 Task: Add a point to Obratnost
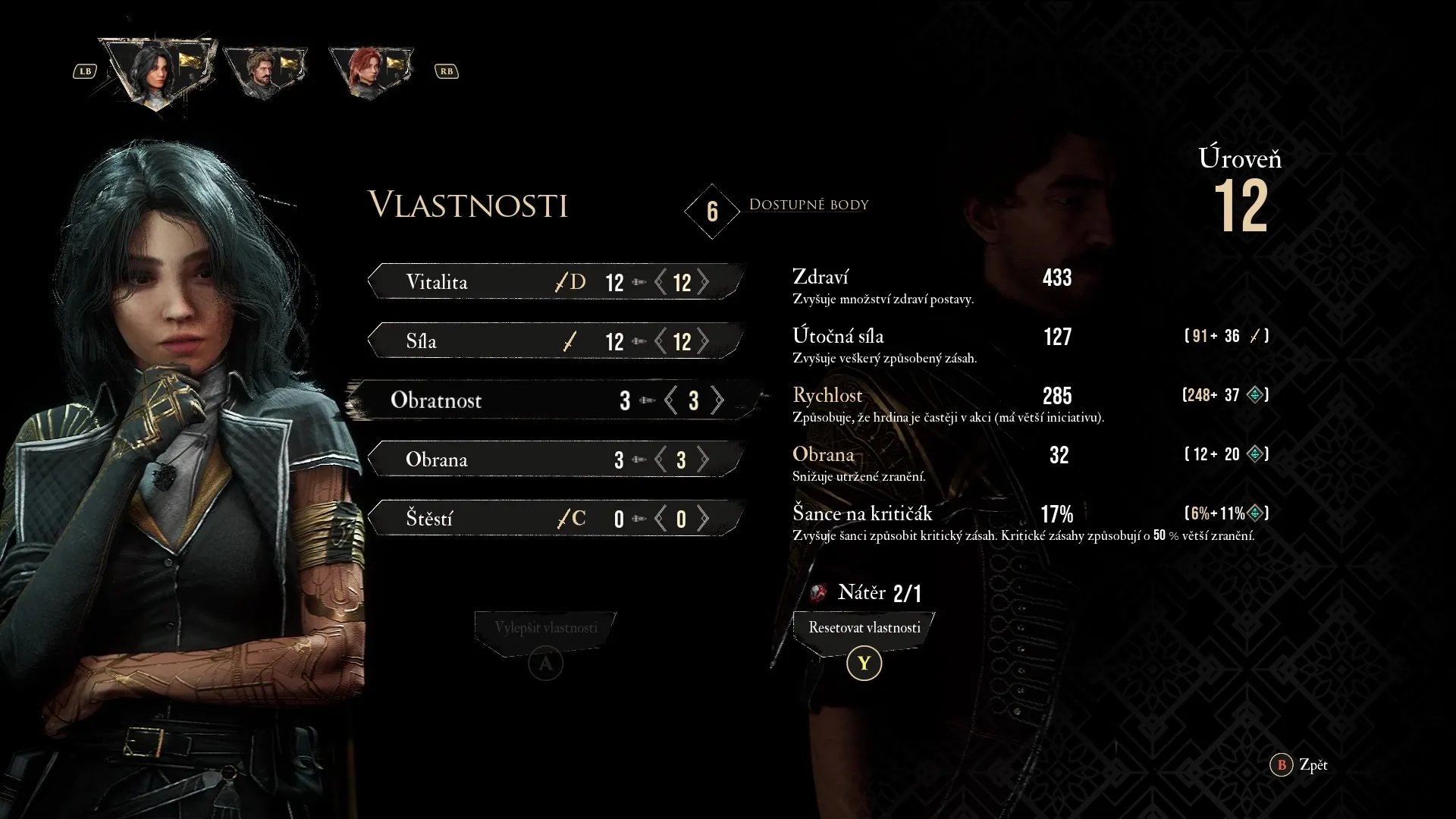pyautogui.click(x=717, y=400)
